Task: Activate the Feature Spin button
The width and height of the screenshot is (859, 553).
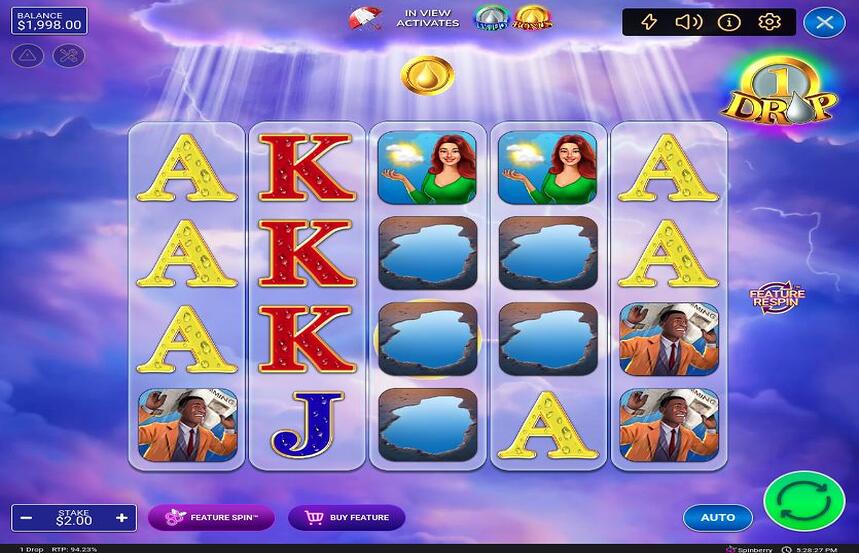Action: click(211, 517)
